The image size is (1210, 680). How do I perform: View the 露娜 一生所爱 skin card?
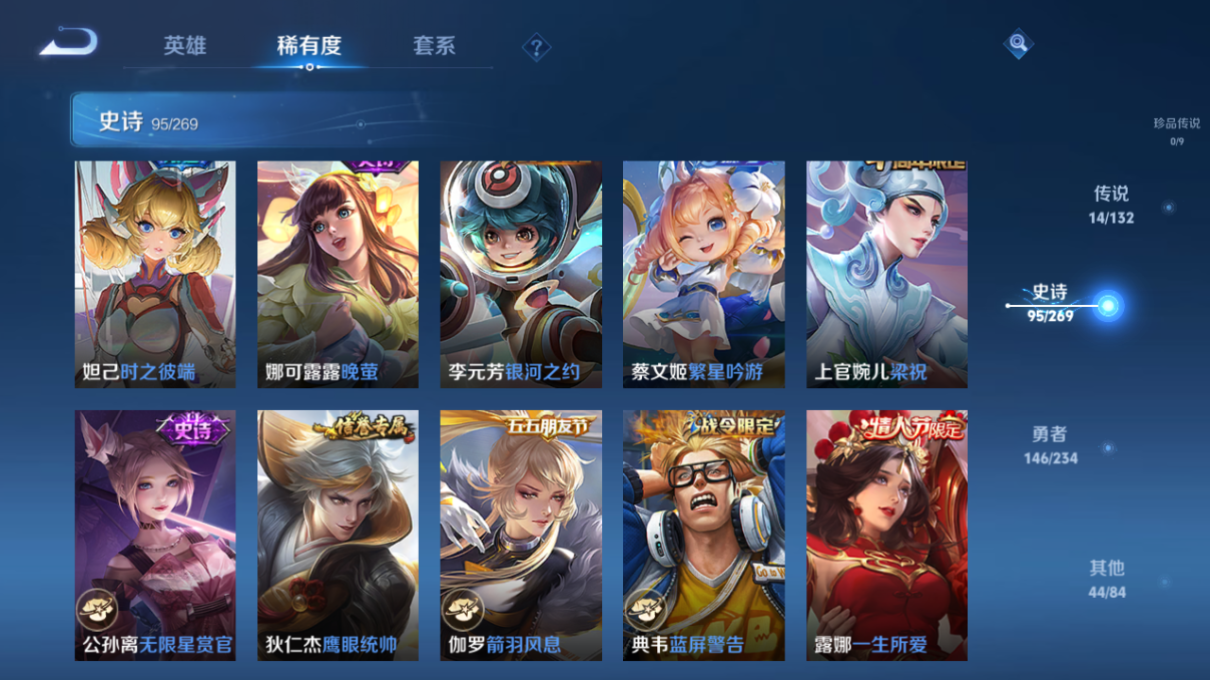pos(887,535)
